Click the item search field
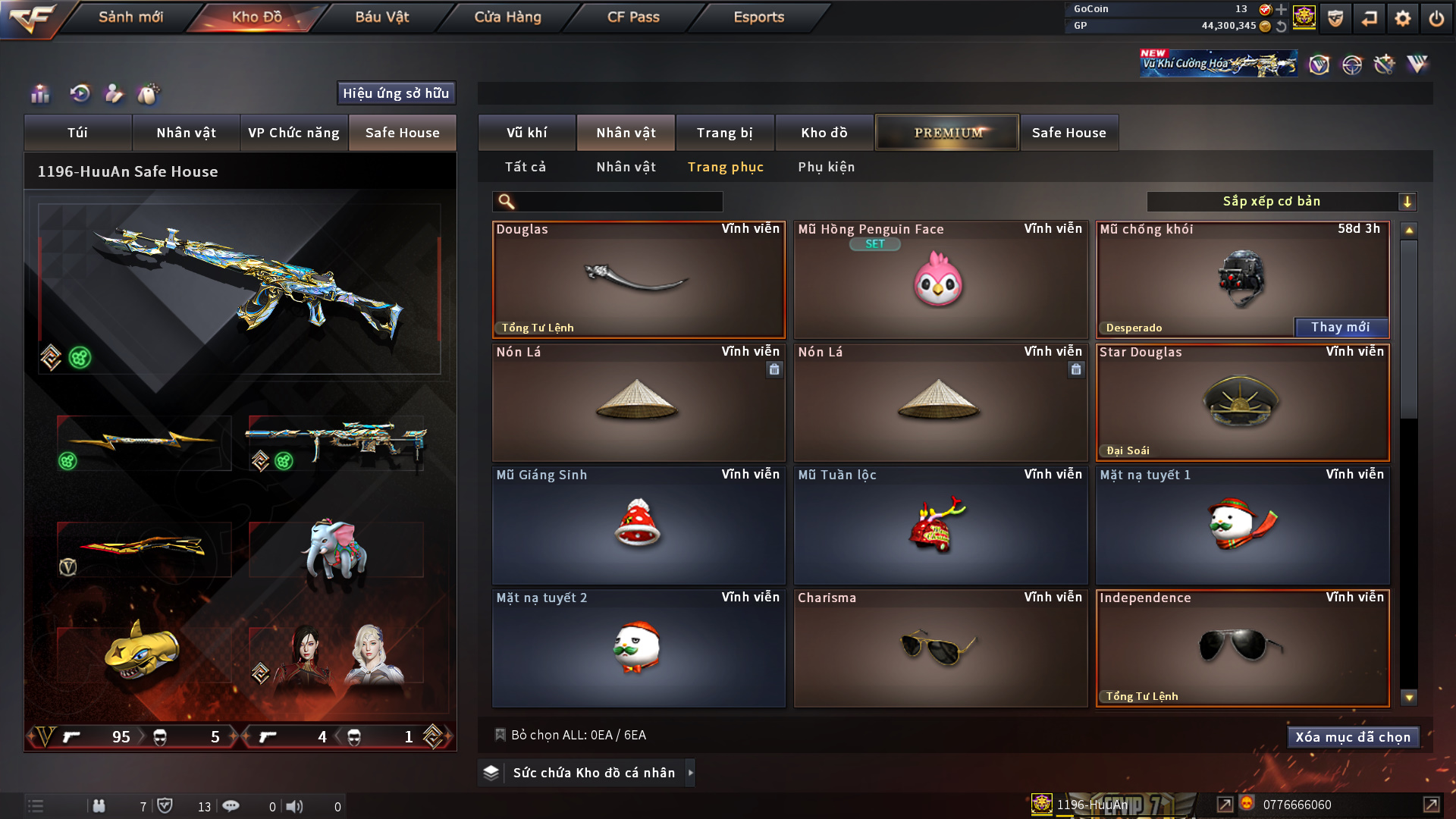The image size is (1456, 819). pyautogui.click(x=618, y=202)
